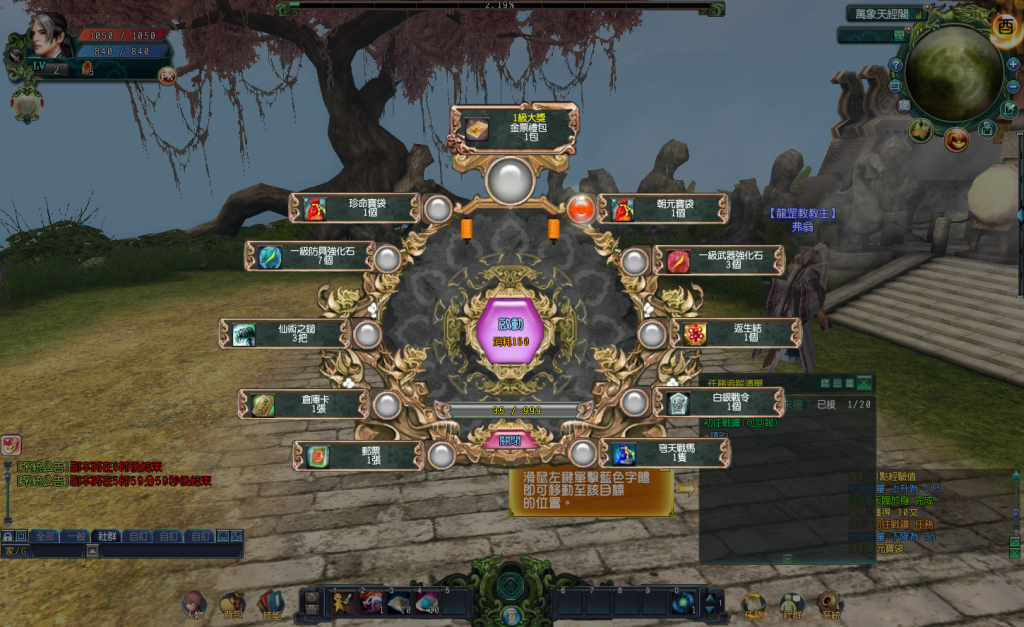The image size is (1024, 627).
Task: Click the player portrait avatar
Action: pyautogui.click(x=49, y=36)
